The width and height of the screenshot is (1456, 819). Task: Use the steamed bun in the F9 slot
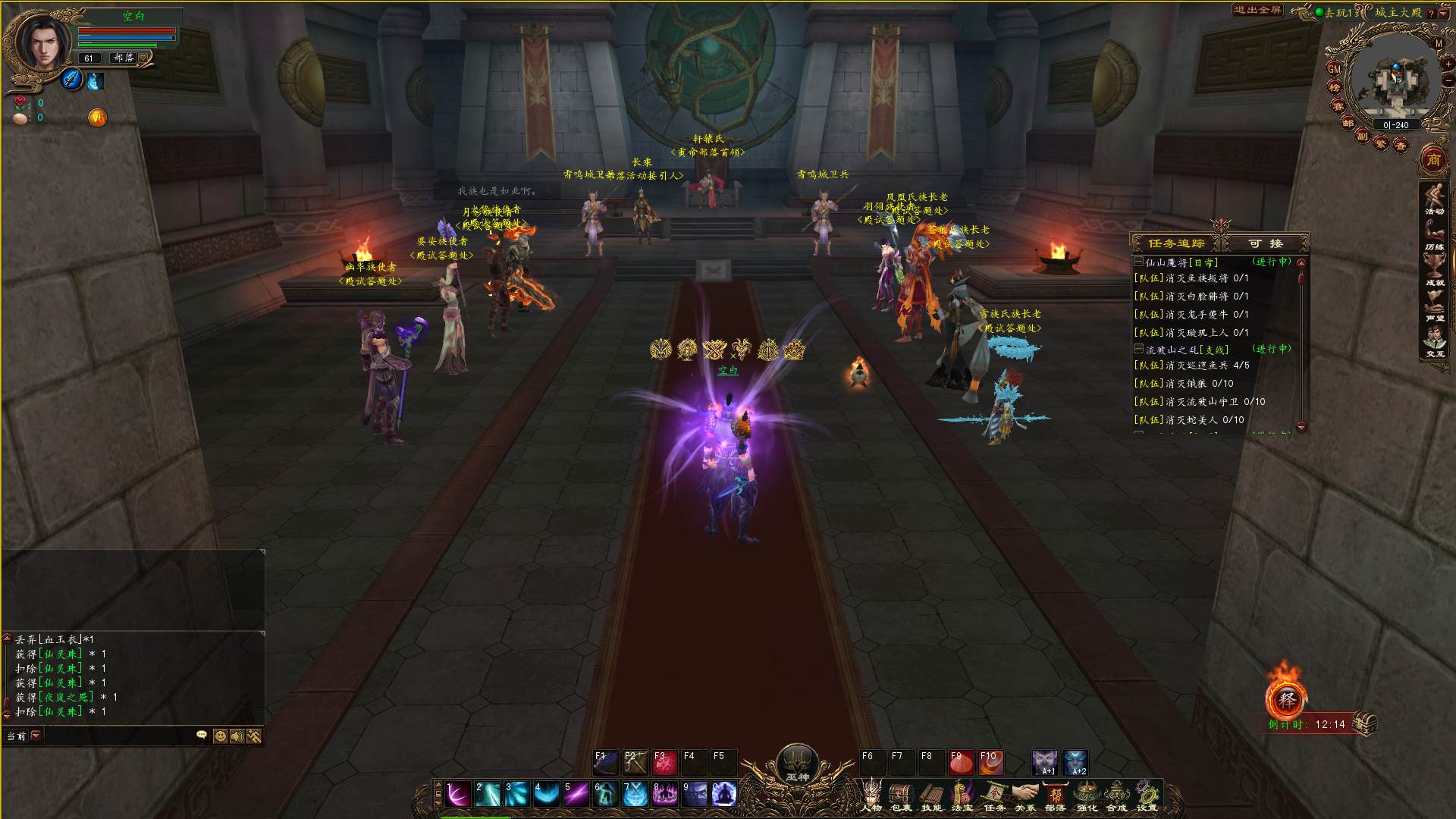click(961, 762)
